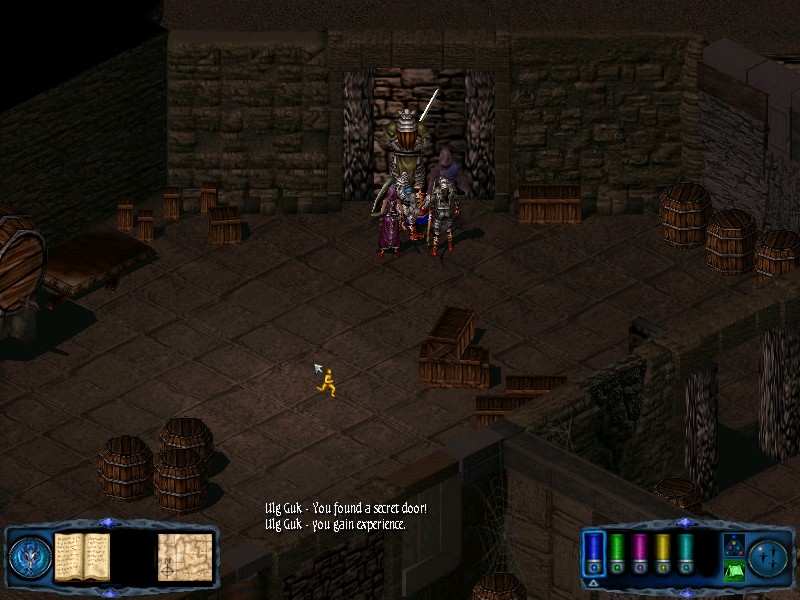Select the magenta party member vial

click(640, 551)
